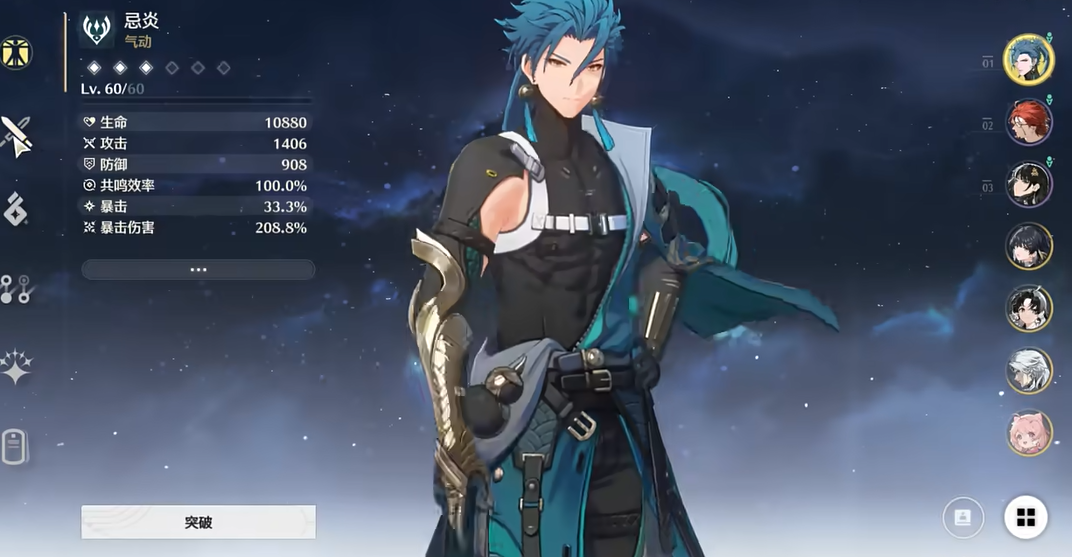Select the red-haired character portrait

1028,123
